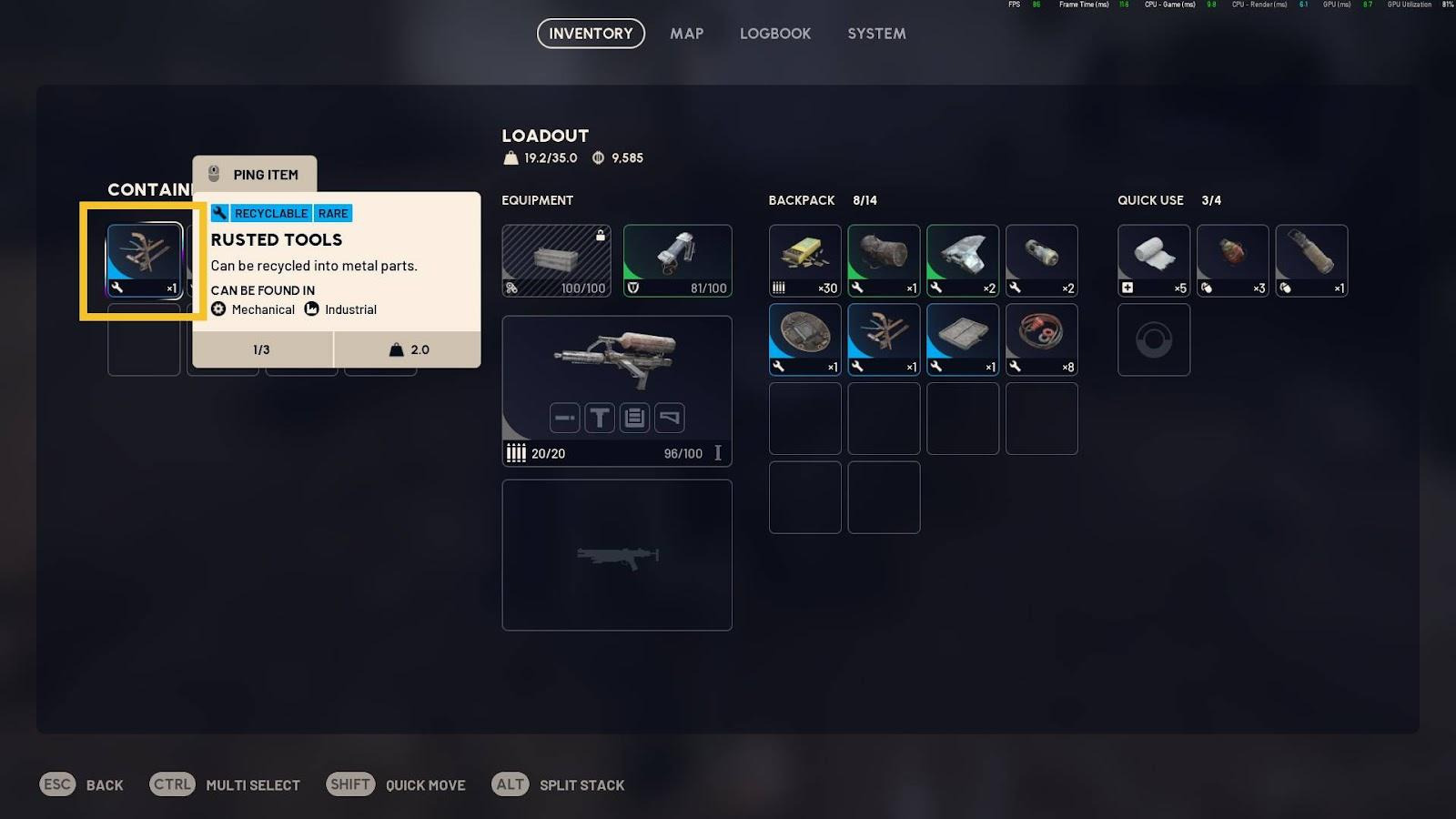This screenshot has height=819, width=1456.
Task: Click the Rusted Tools in the backpack
Action: click(884, 339)
